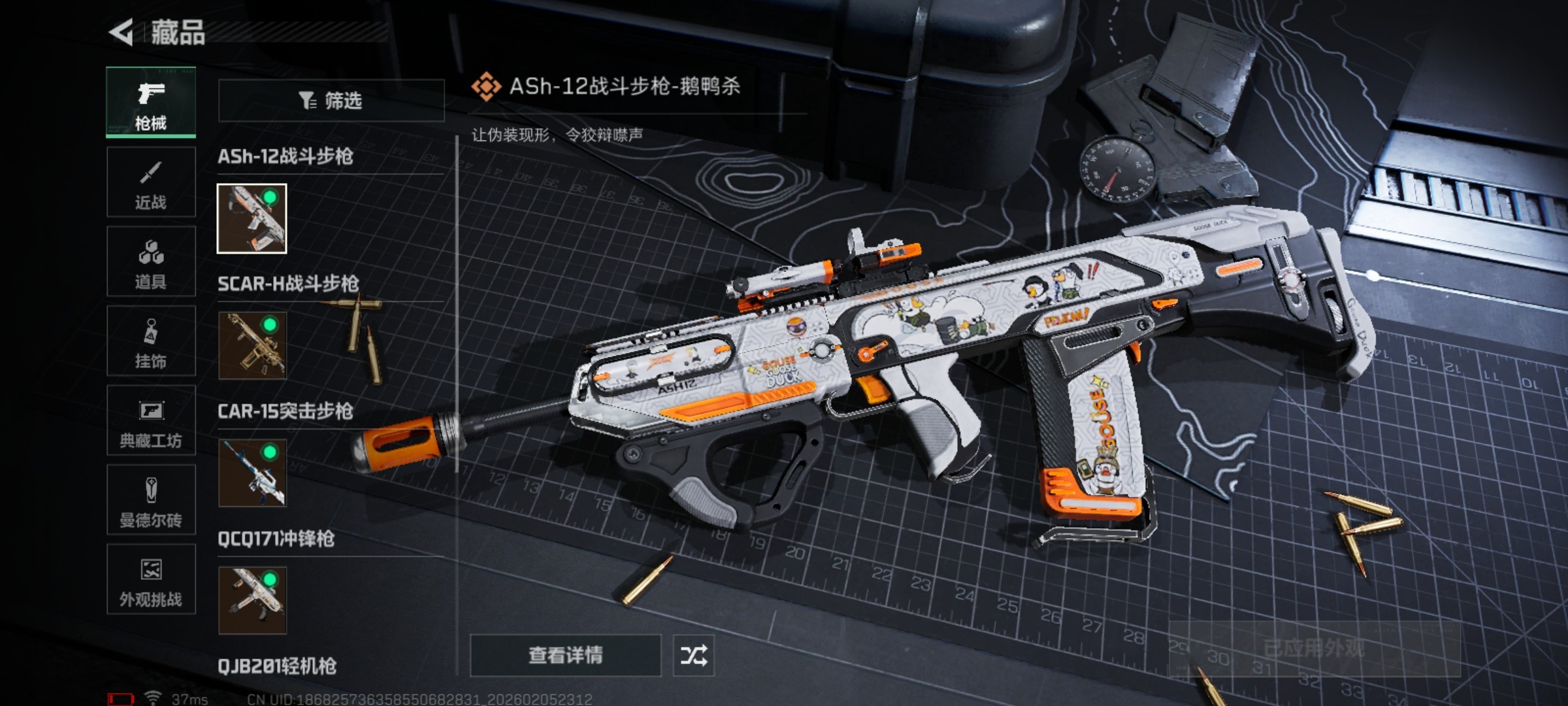
Task: Select the ASh-12 rifle skin thumbnail
Action: [x=252, y=218]
